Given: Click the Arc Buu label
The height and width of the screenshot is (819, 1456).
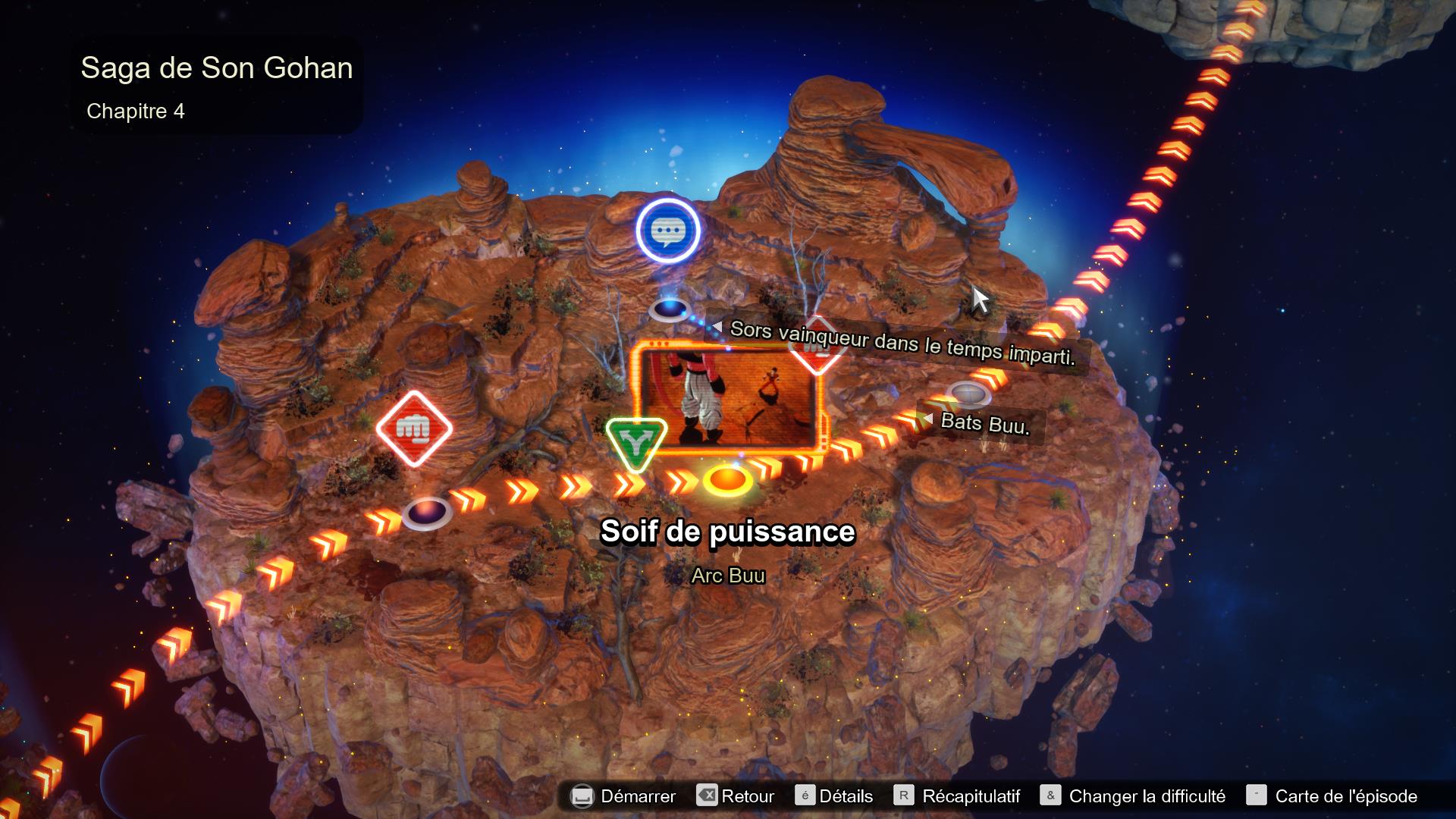Looking at the screenshot, I should (x=727, y=576).
